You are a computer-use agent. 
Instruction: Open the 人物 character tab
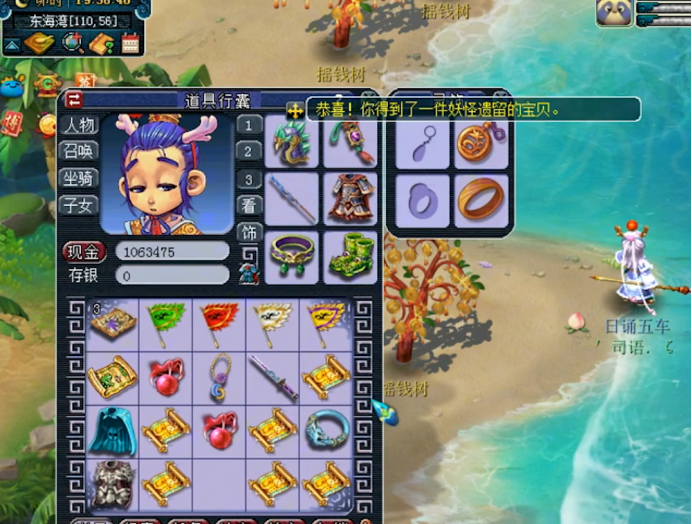79,126
